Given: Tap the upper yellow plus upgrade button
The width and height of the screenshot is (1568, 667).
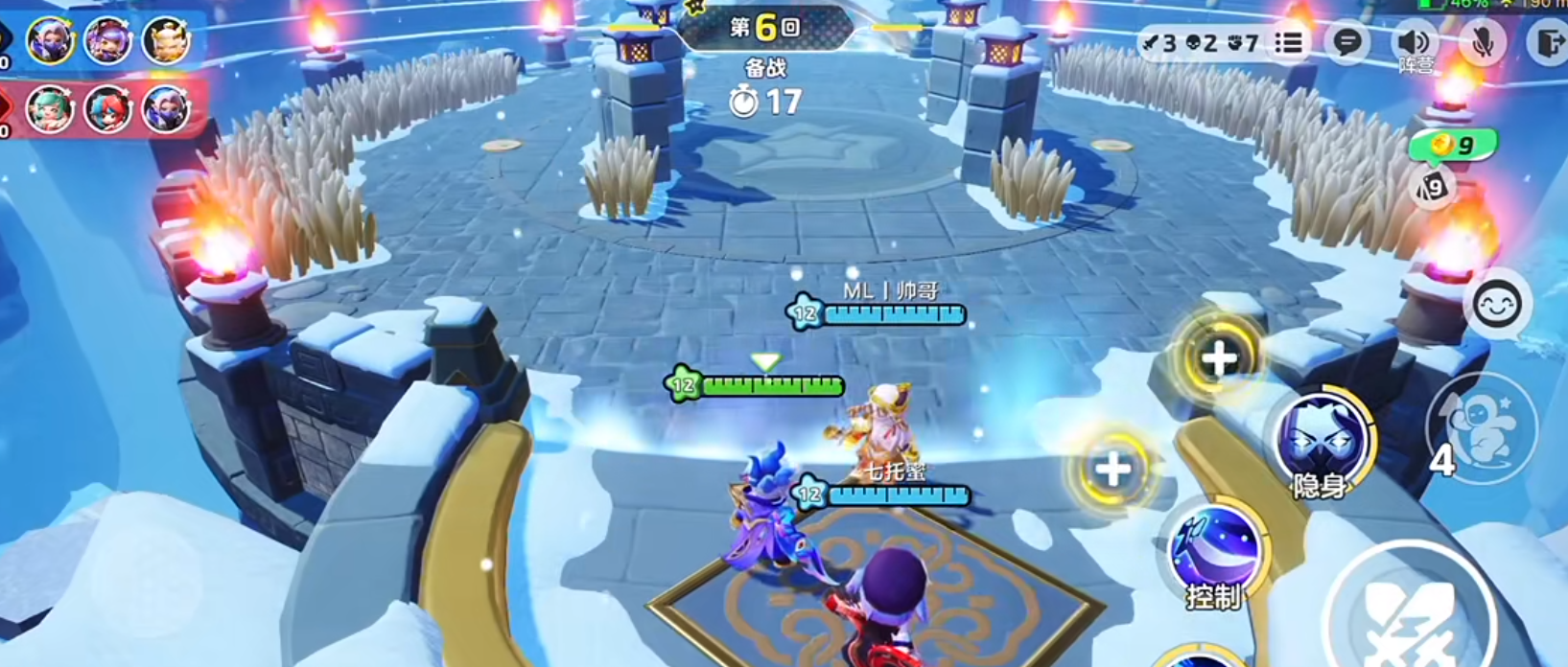Looking at the screenshot, I should coord(1218,358).
